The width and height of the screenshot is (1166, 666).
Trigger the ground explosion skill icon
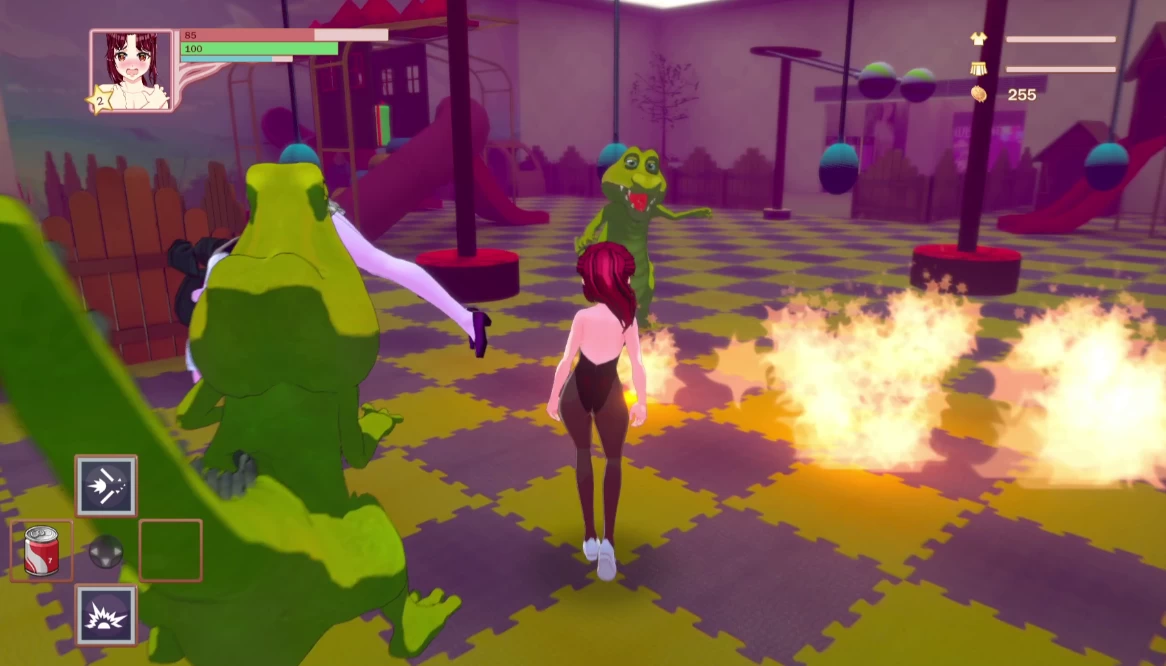coord(106,615)
